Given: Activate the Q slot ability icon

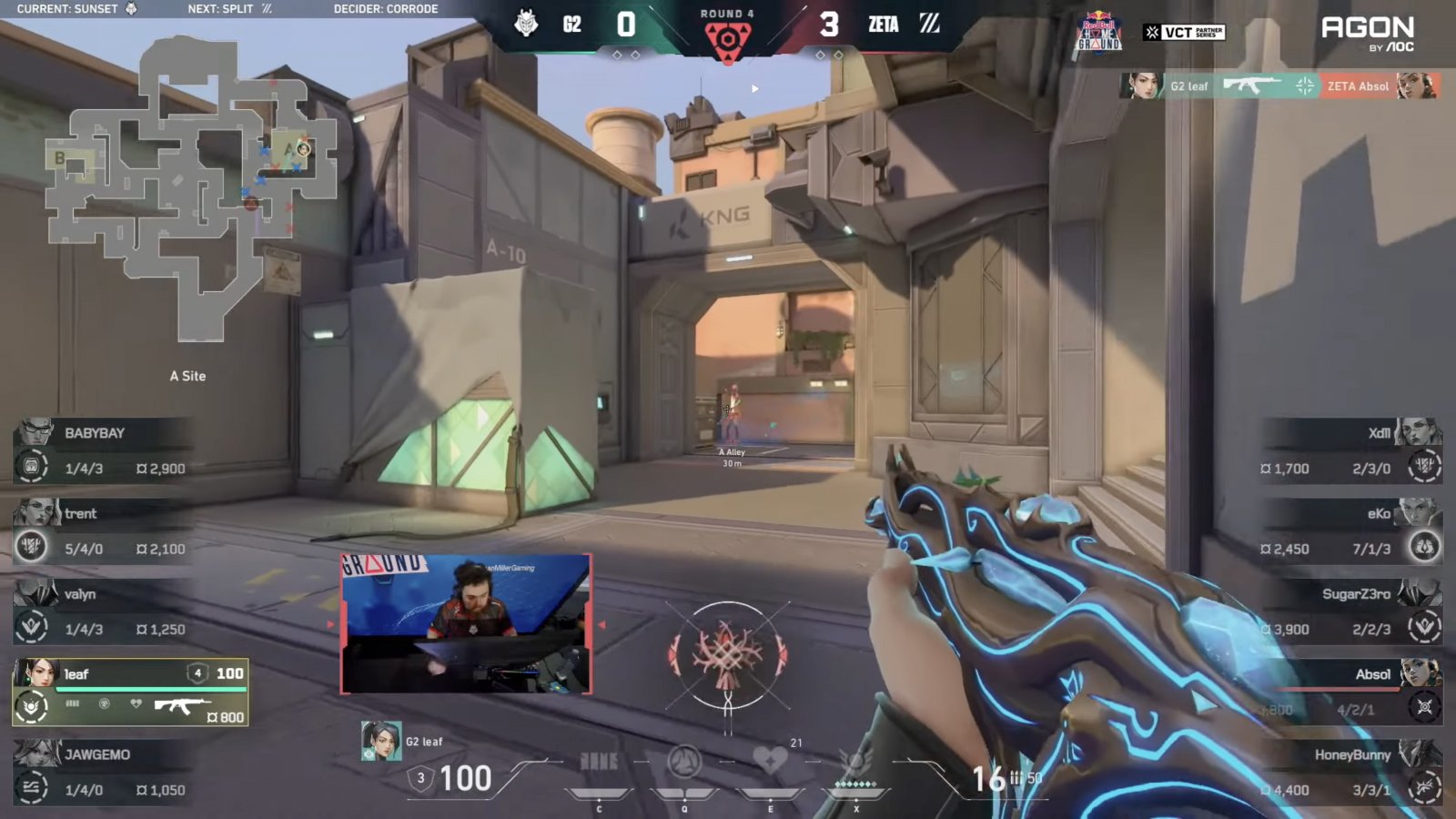Looking at the screenshot, I should pyautogui.click(x=684, y=763).
